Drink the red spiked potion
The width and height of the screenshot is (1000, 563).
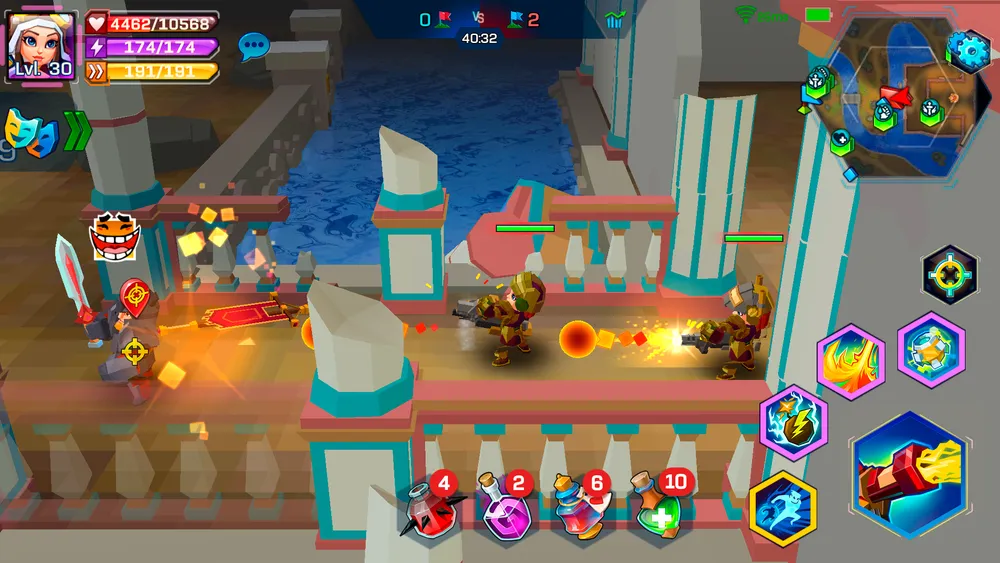430,511
